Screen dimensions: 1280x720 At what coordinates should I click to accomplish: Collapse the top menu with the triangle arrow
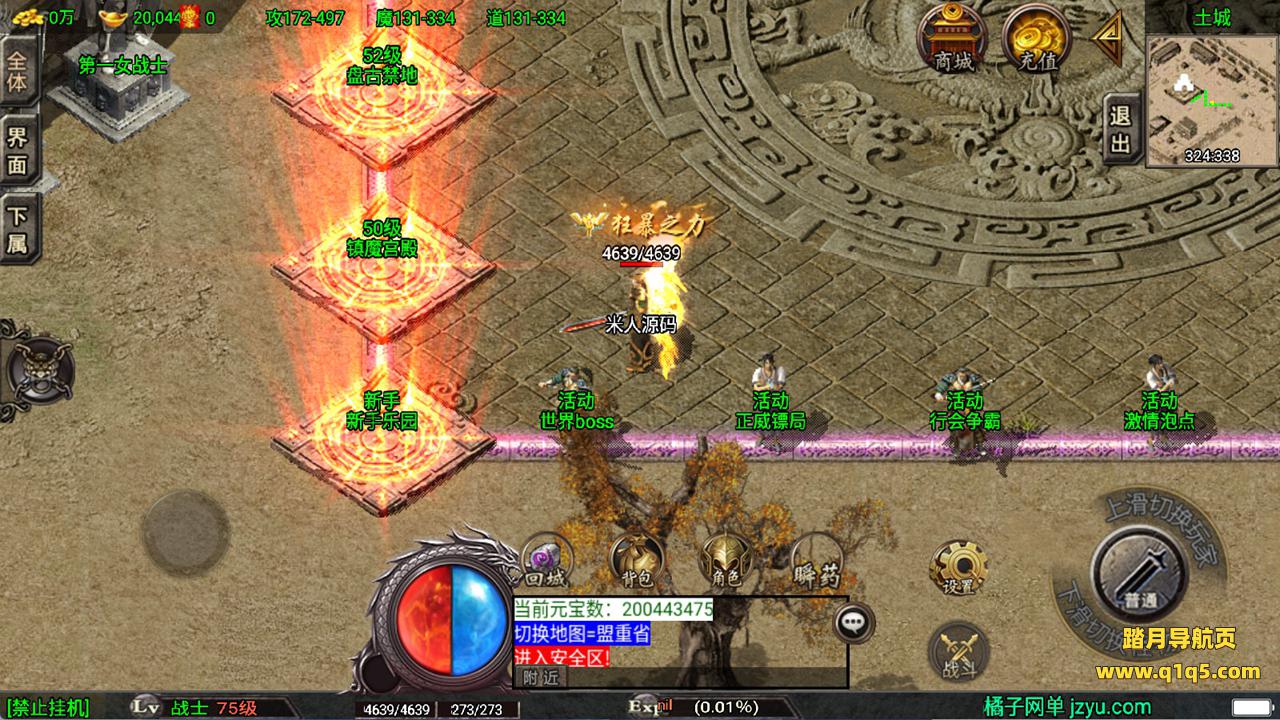pyautogui.click(x=1108, y=39)
